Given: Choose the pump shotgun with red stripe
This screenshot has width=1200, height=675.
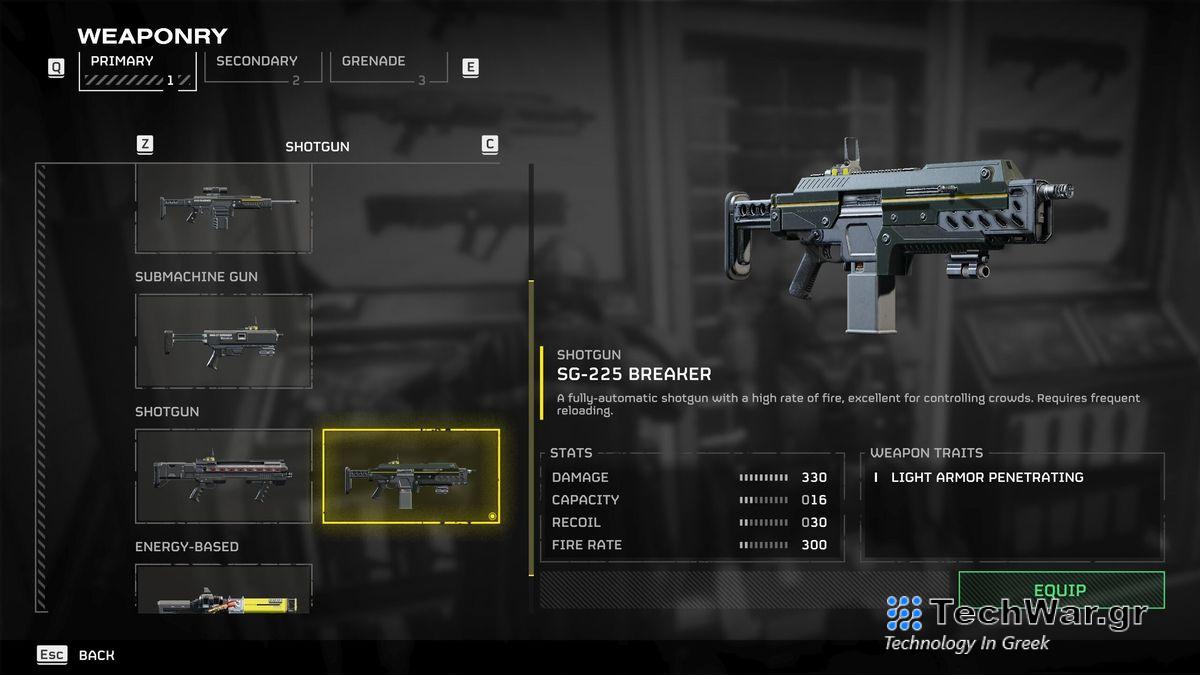Looking at the screenshot, I should point(223,476).
